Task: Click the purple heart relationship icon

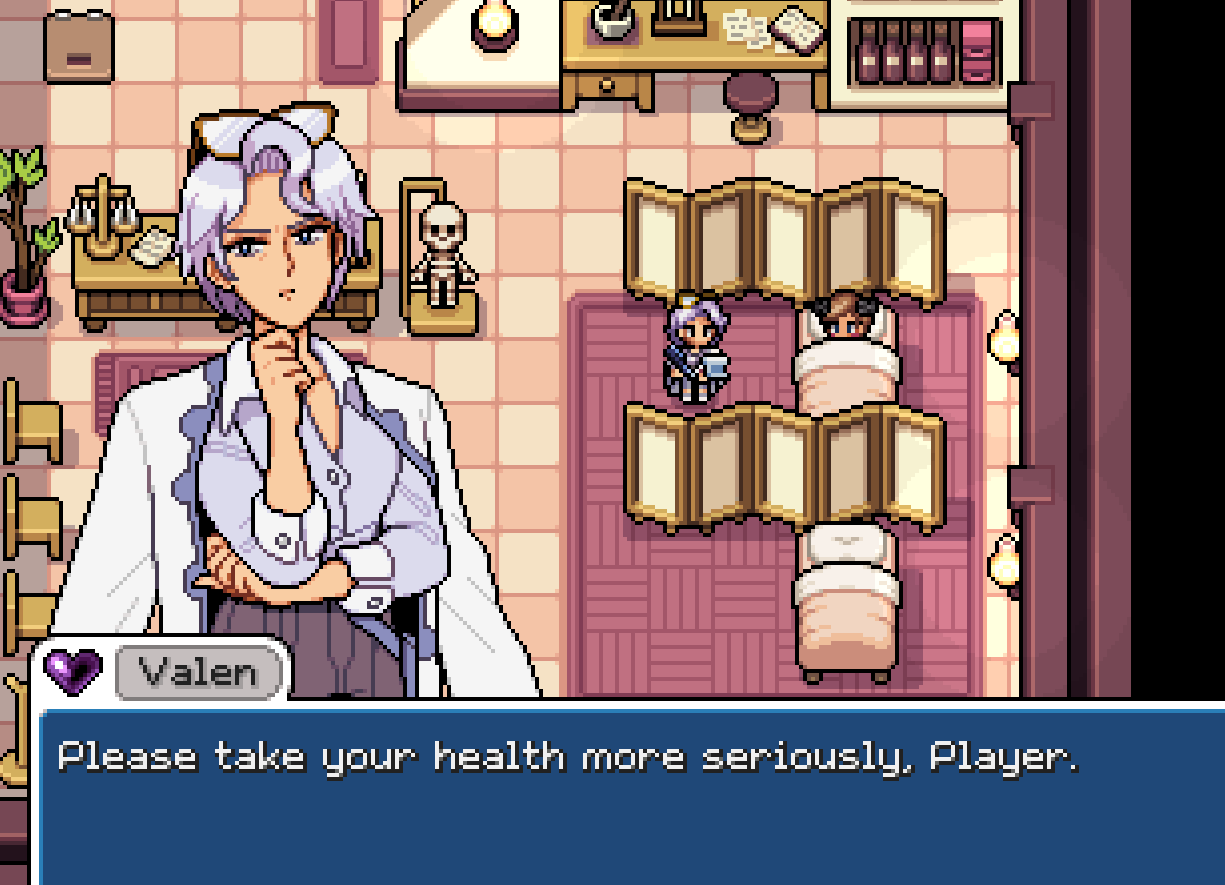Action: [x=74, y=671]
